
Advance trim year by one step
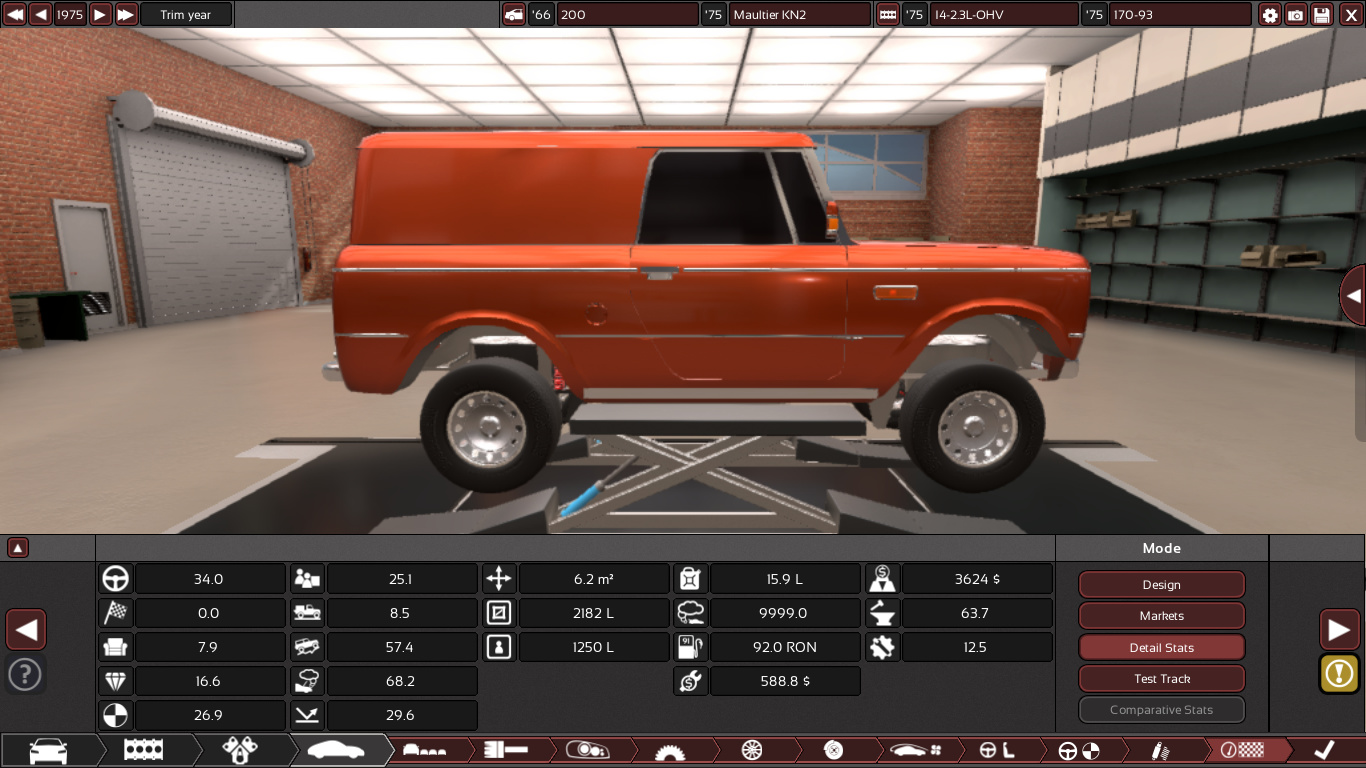coord(100,15)
